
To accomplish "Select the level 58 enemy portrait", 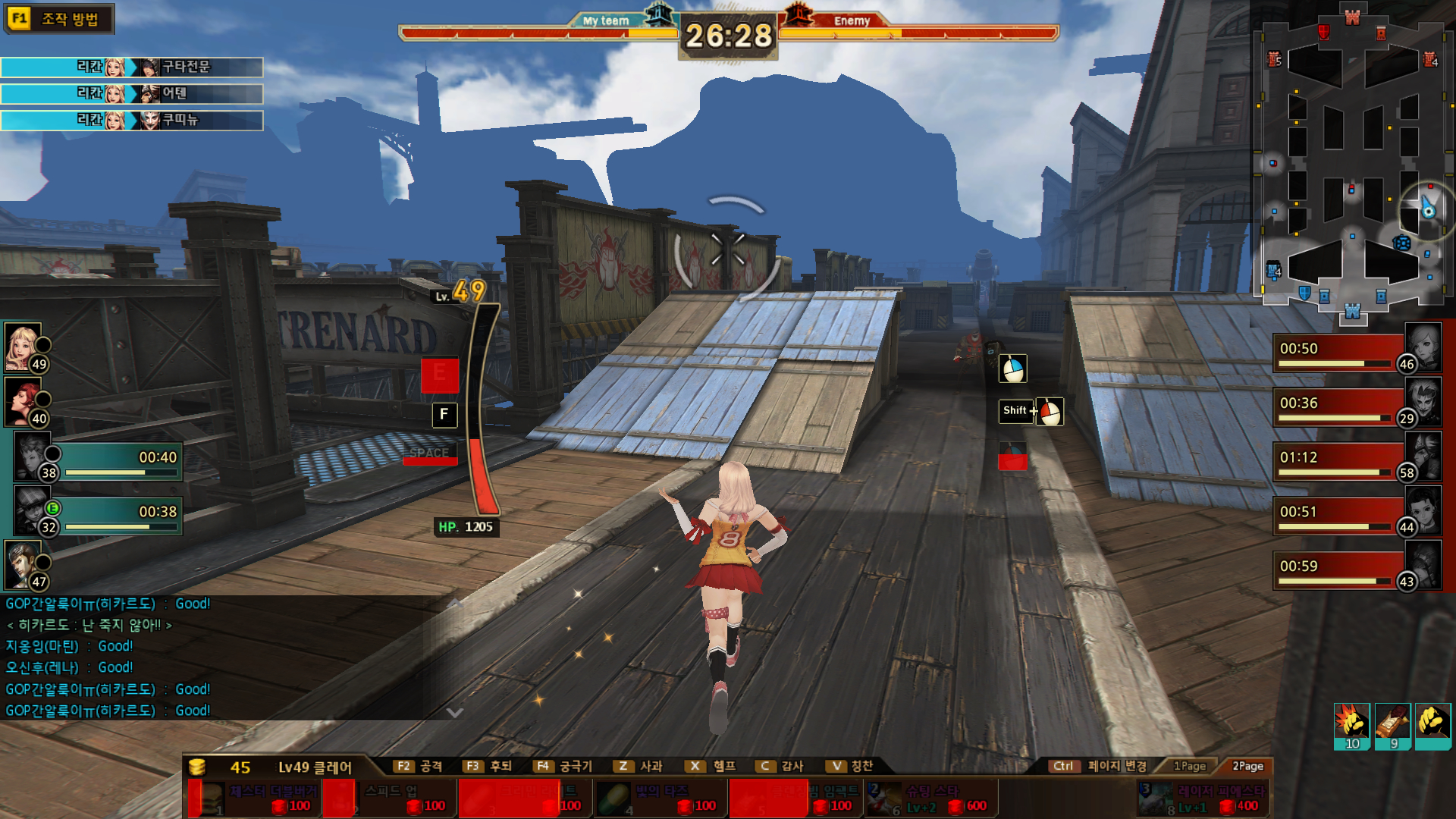I will pyautogui.click(x=1423, y=456).
